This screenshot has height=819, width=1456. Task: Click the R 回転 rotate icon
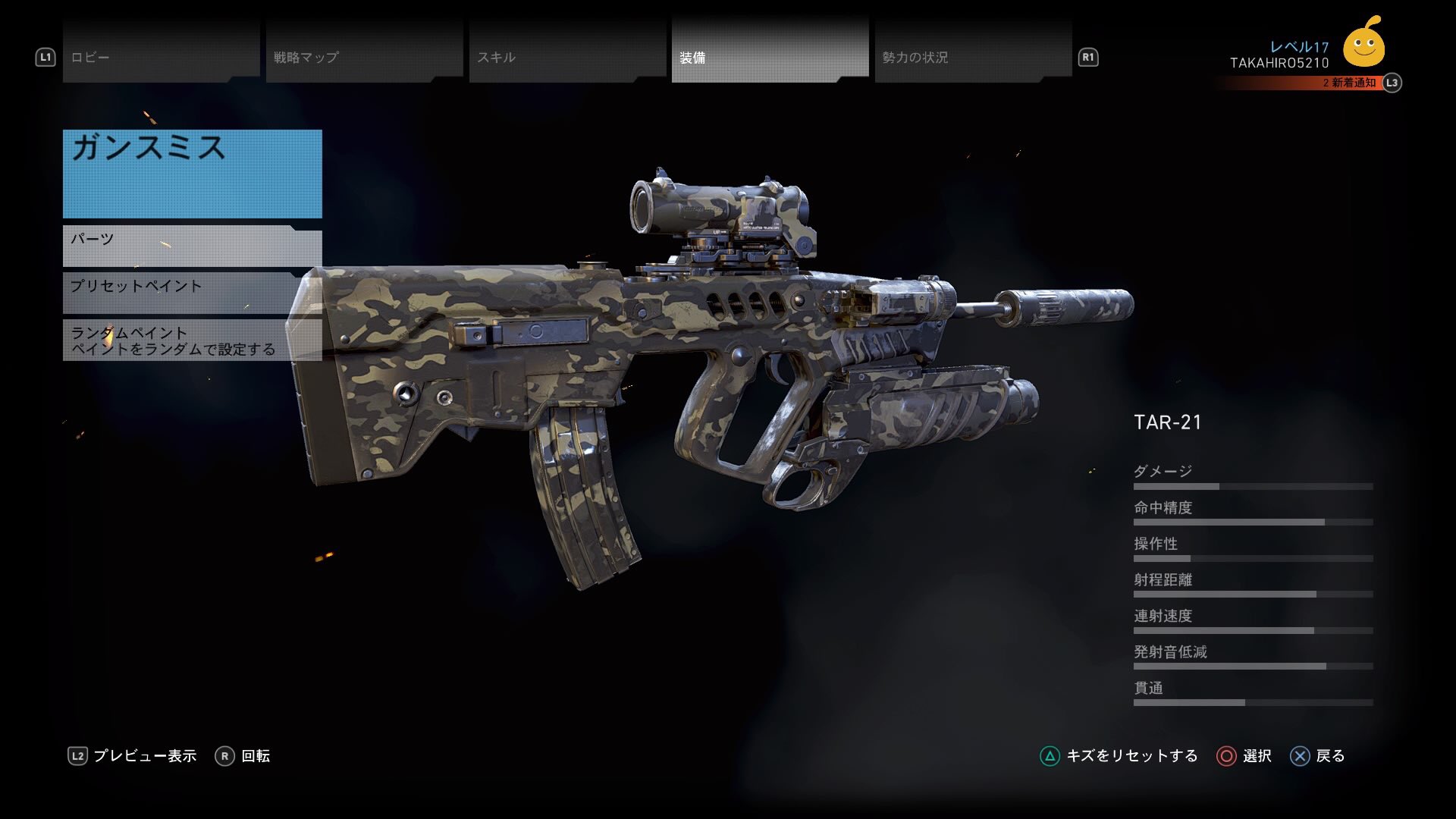tap(224, 755)
